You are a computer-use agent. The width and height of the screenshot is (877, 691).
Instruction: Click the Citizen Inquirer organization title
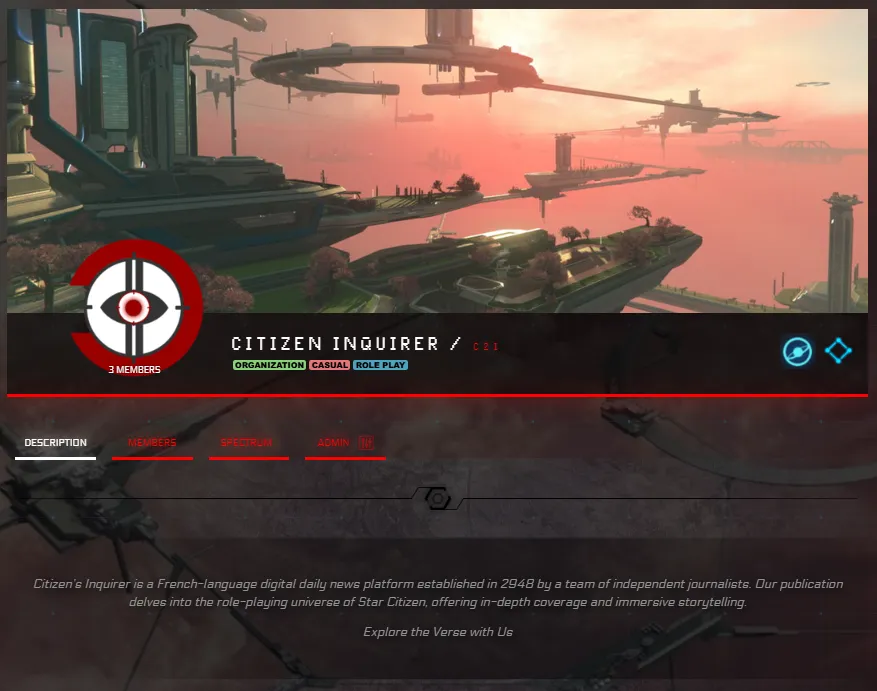(335, 344)
